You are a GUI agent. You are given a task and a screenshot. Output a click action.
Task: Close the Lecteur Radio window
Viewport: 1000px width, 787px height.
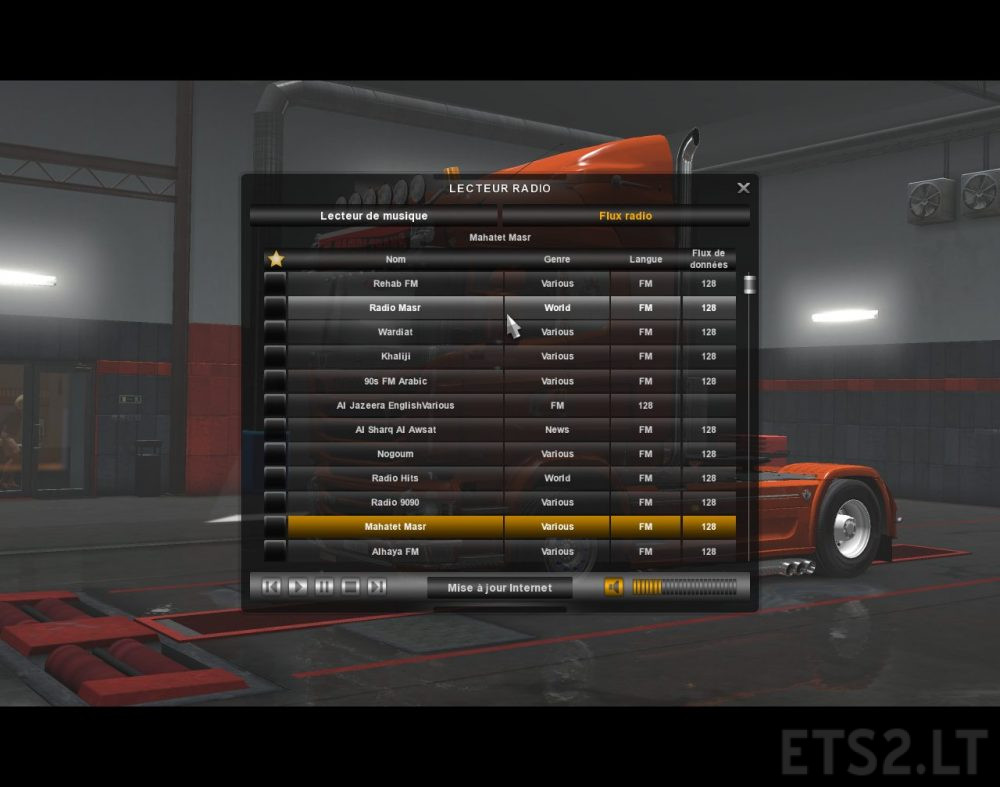pos(743,188)
